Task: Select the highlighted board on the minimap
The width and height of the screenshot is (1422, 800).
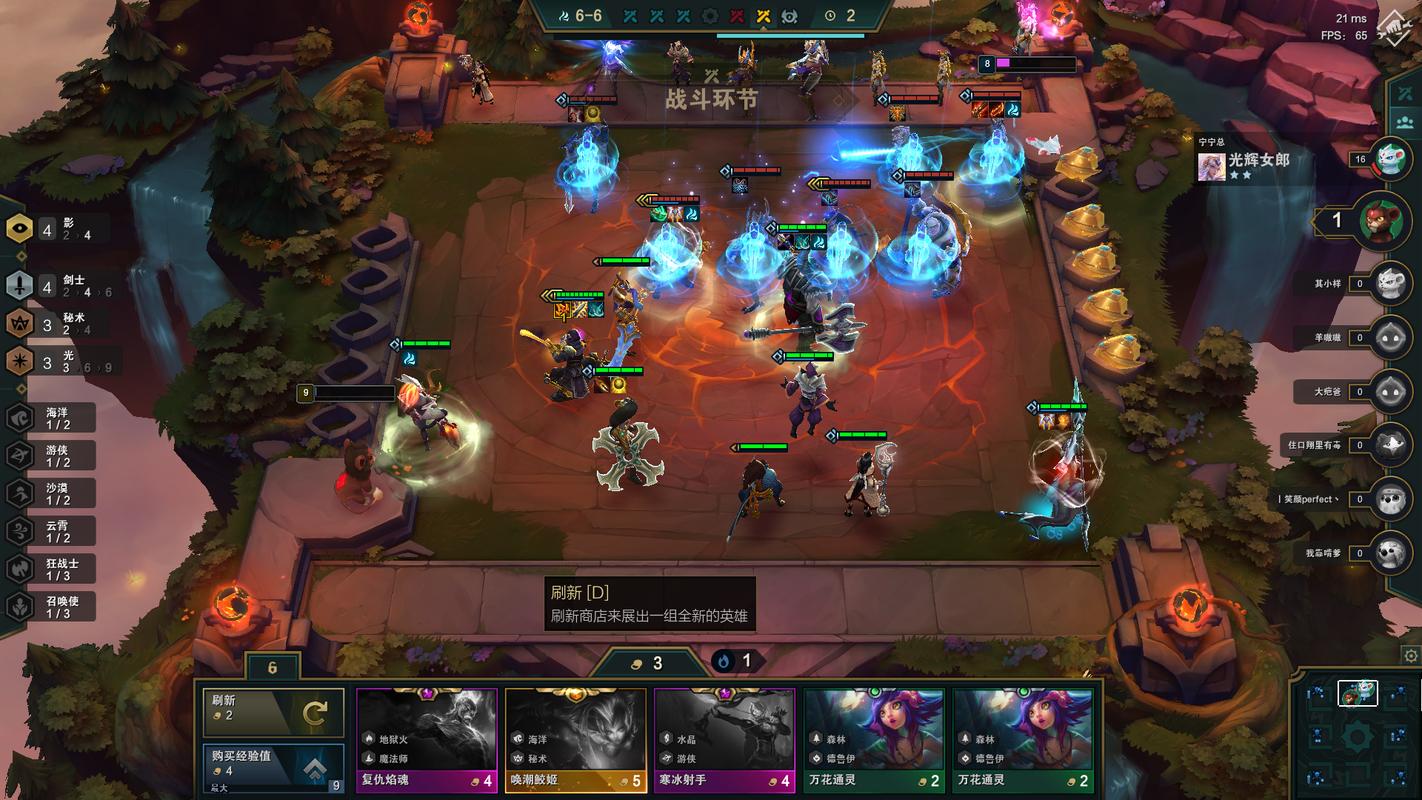Action: 1357,692
